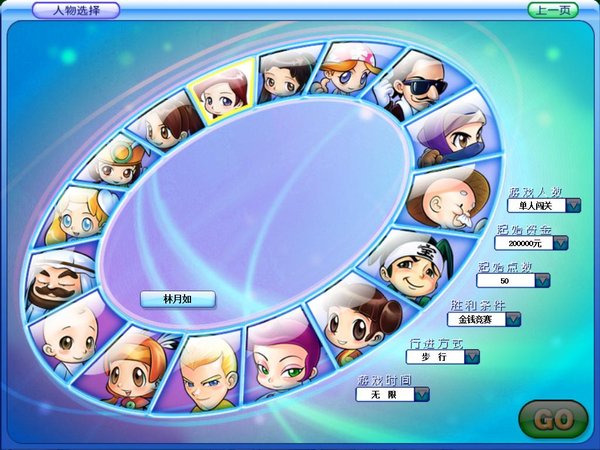Choose the bald baby character
Image resolution: width=600 pixels, height=450 pixels.
tap(69, 338)
